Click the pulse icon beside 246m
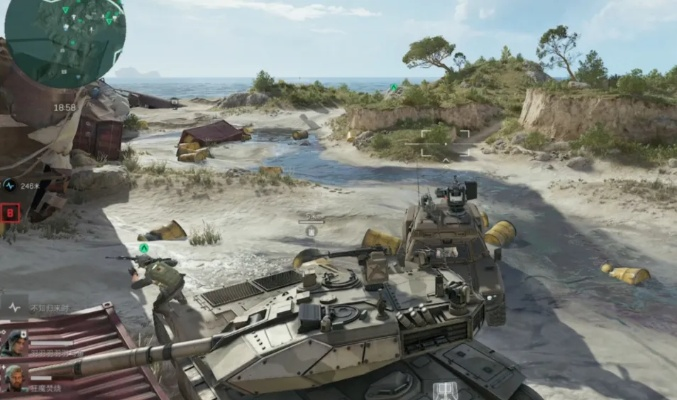The image size is (677, 400). (x=9, y=185)
